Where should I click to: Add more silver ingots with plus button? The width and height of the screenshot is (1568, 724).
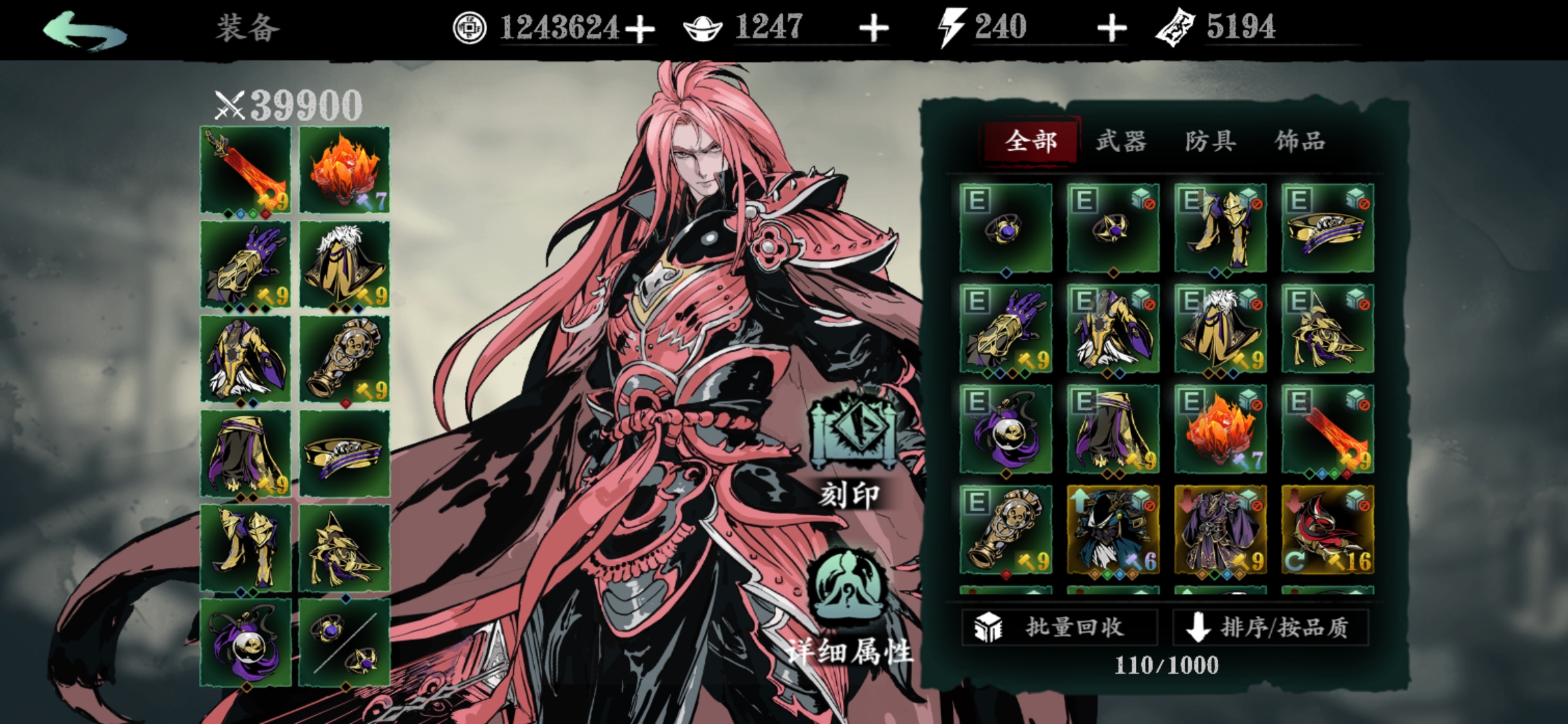point(874,29)
